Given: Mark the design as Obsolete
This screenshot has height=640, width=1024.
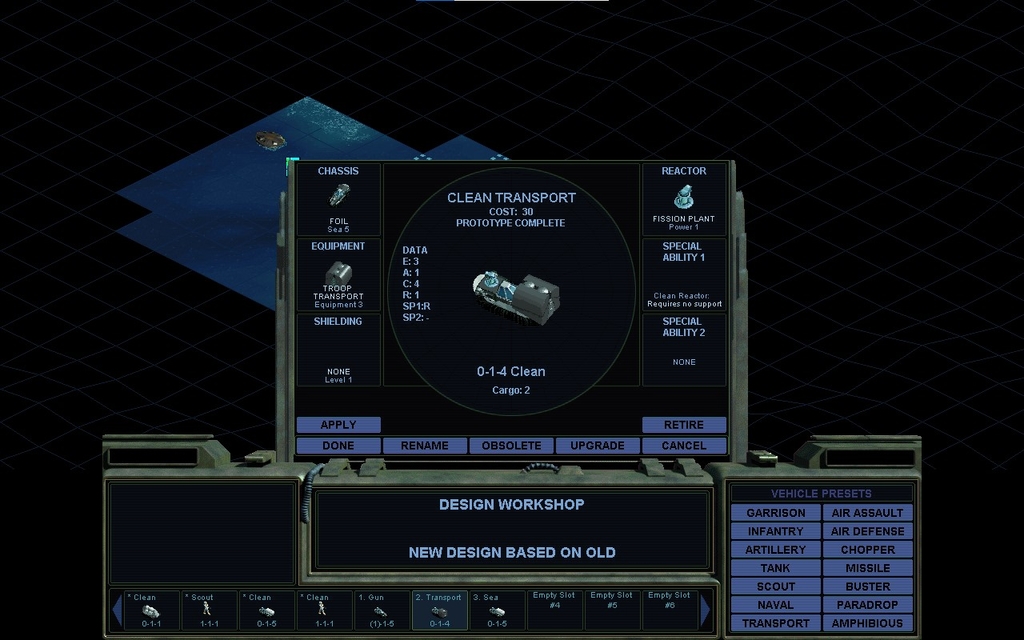Looking at the screenshot, I should tap(511, 446).
